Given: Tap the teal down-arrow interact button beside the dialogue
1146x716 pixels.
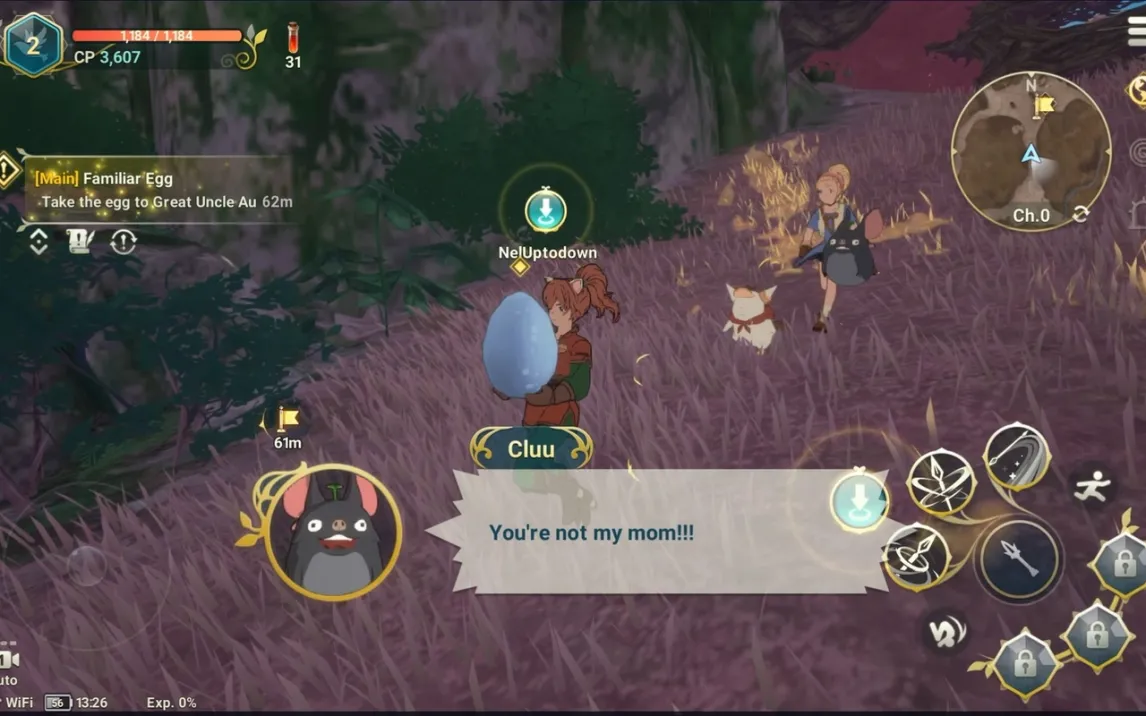Looking at the screenshot, I should [x=859, y=500].
